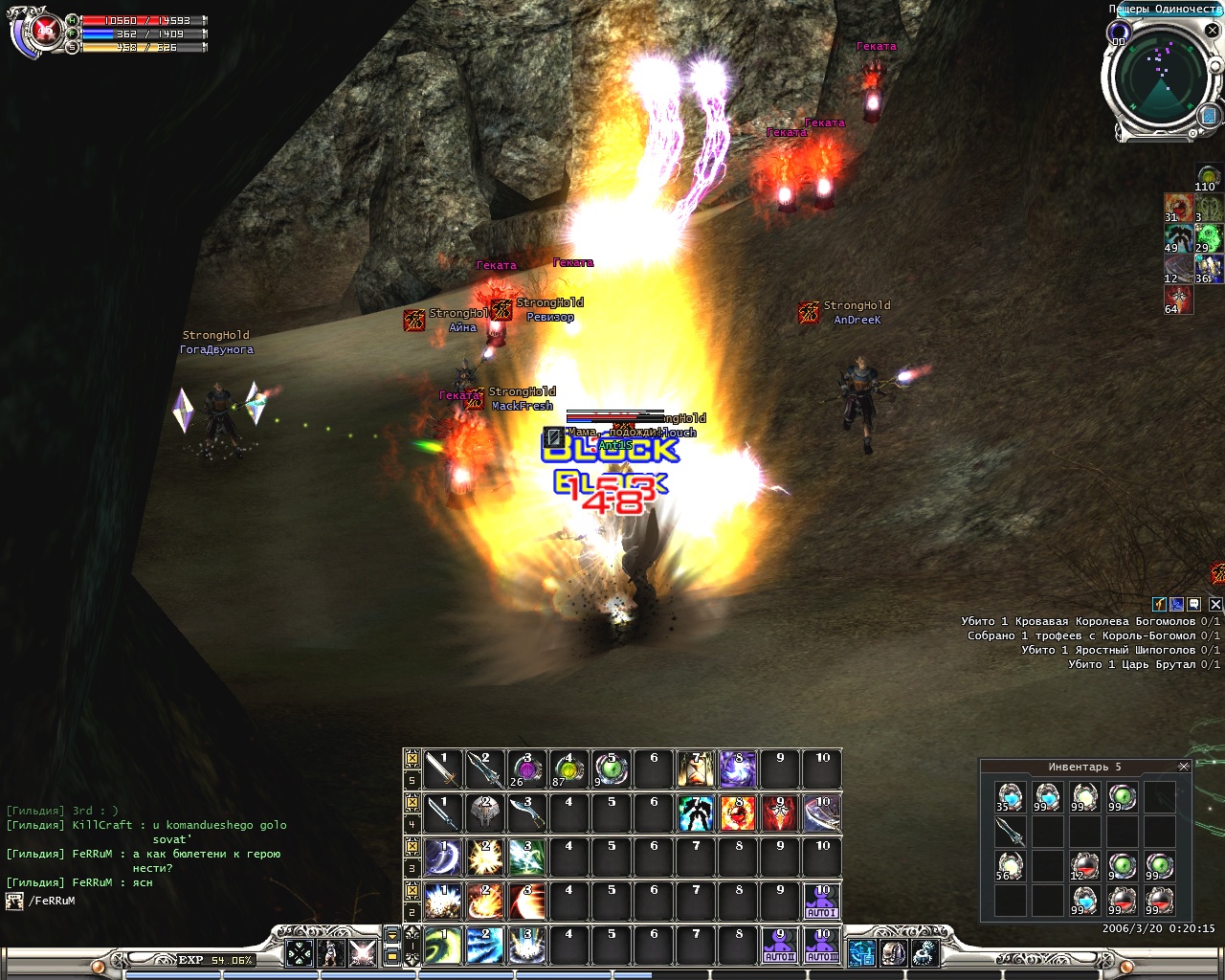Use the purple orb potion with count 26
Screen dimensions: 1225x980
pyautogui.click(x=526, y=769)
